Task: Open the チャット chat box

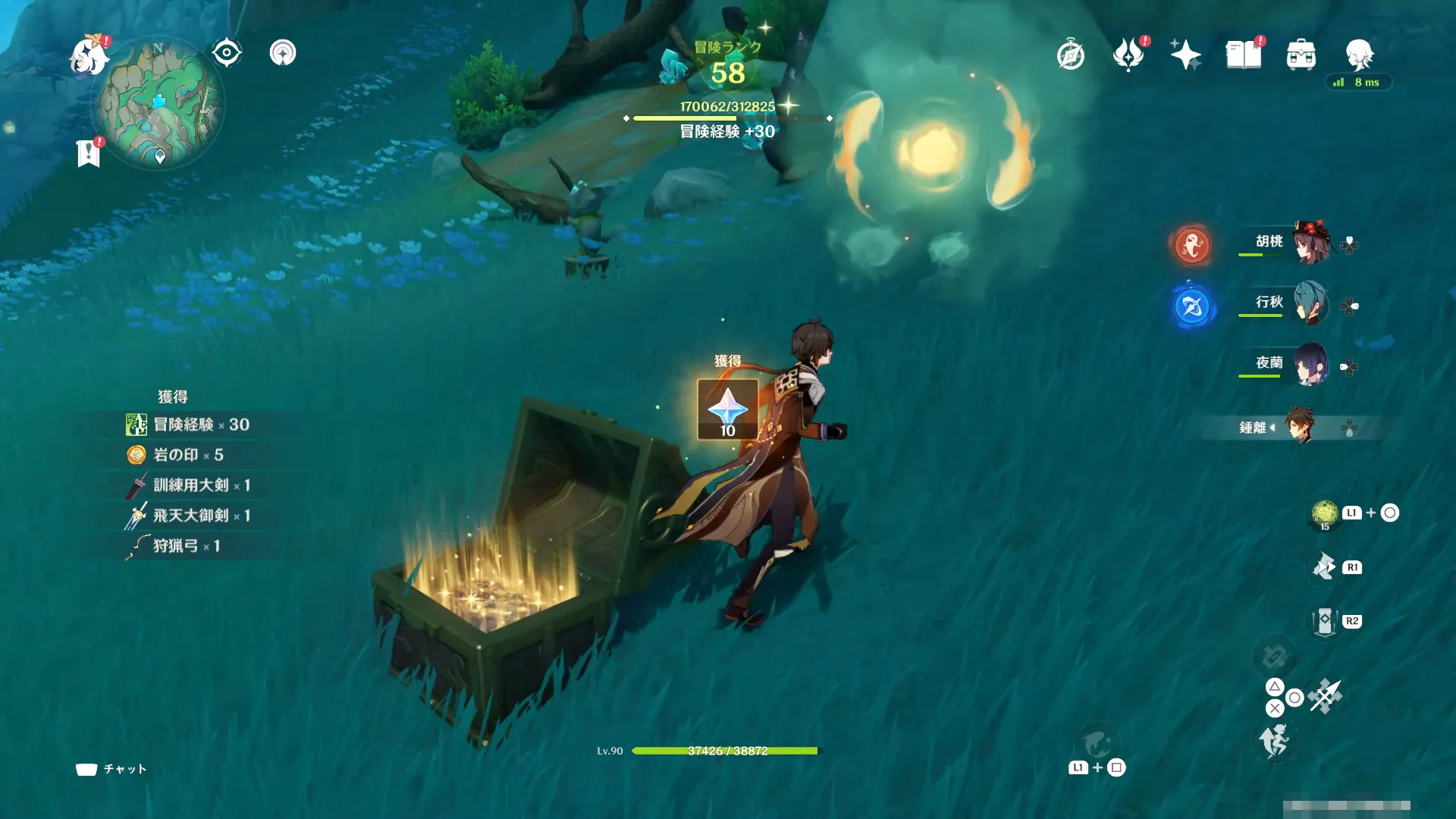Action: tap(111, 769)
